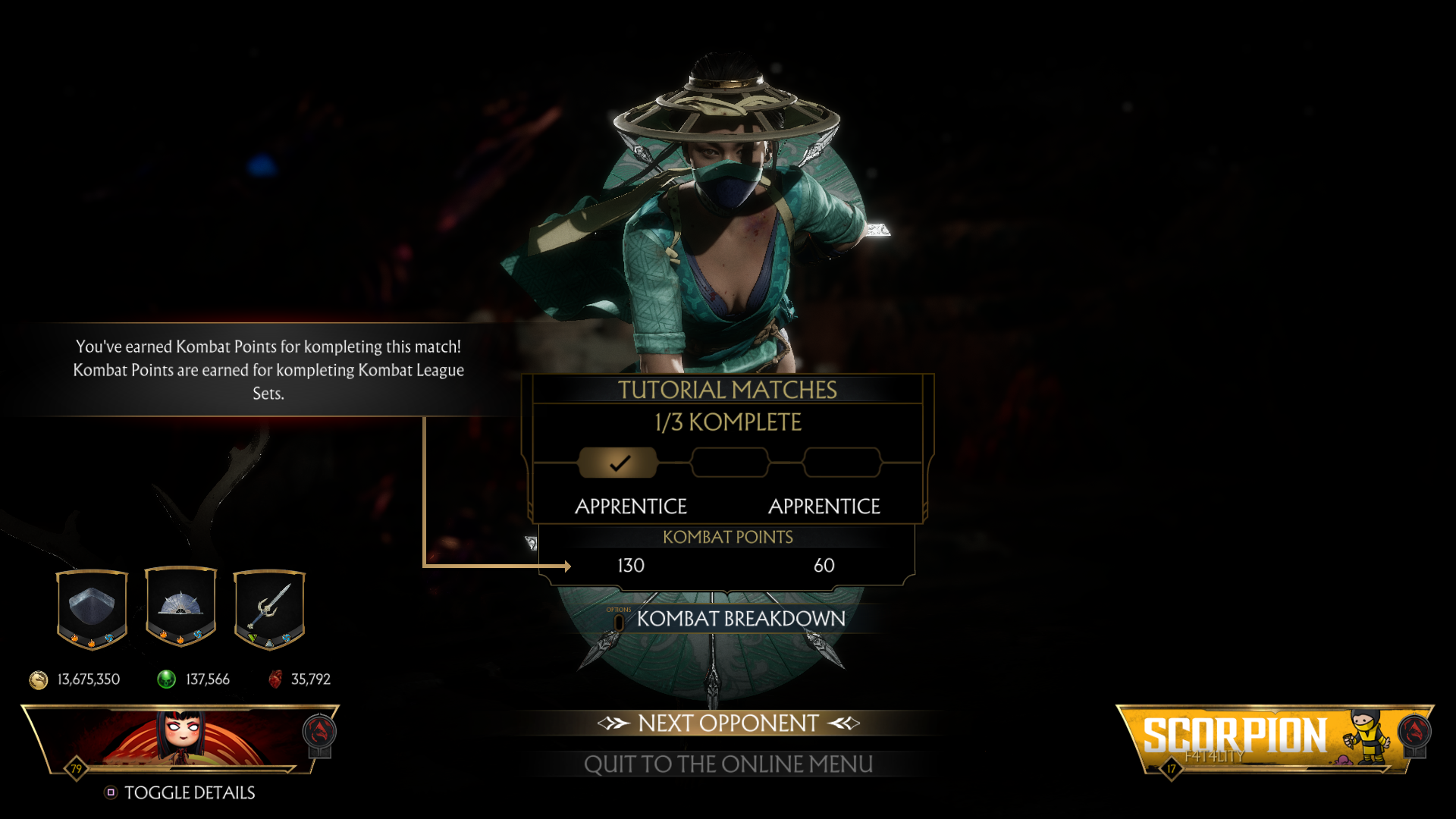Viewport: 1456px width, 819px height.
Task: Select the second Apprentice rank label
Action: point(824,506)
